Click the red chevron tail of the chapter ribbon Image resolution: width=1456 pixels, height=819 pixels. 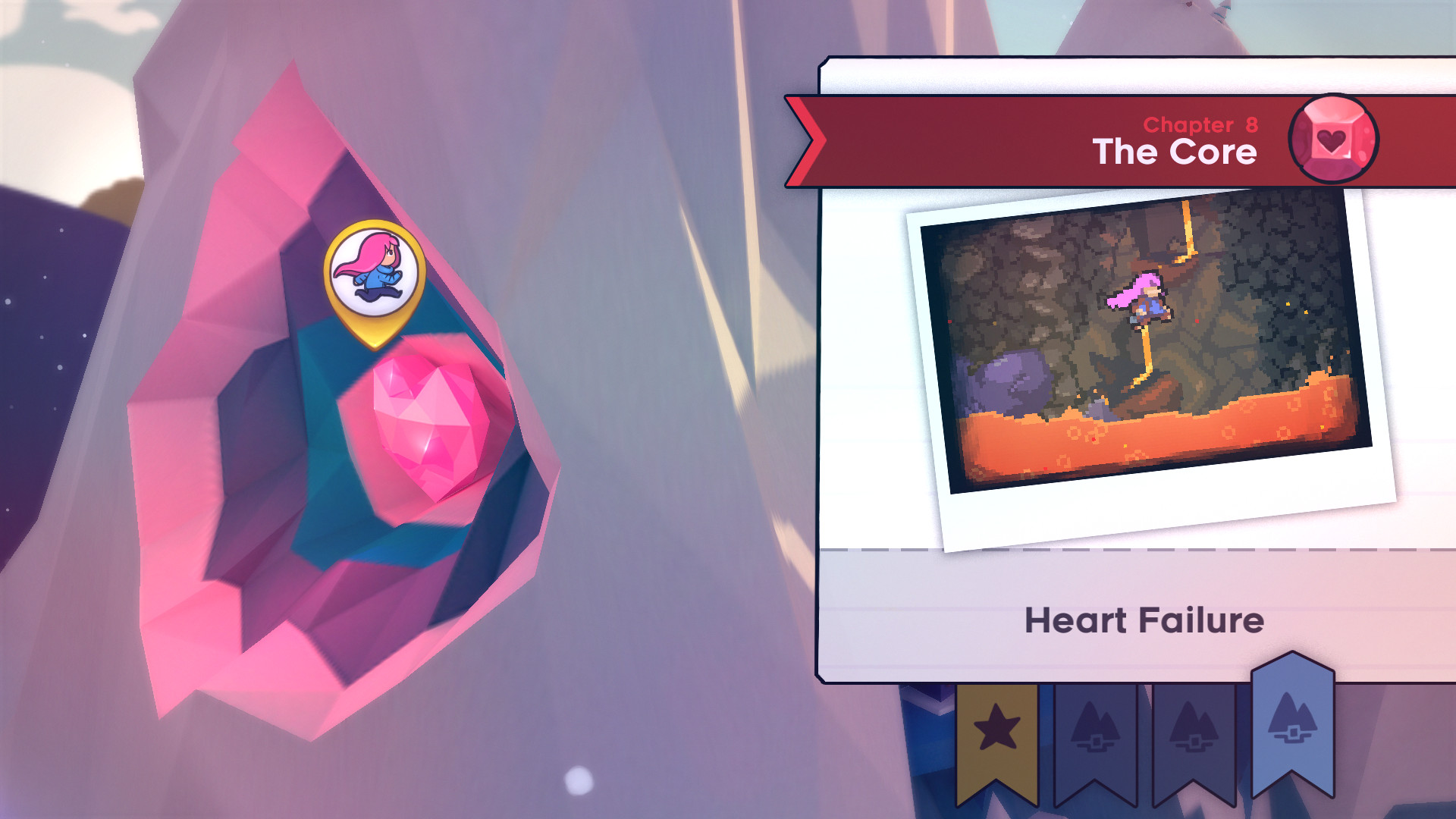click(x=804, y=140)
